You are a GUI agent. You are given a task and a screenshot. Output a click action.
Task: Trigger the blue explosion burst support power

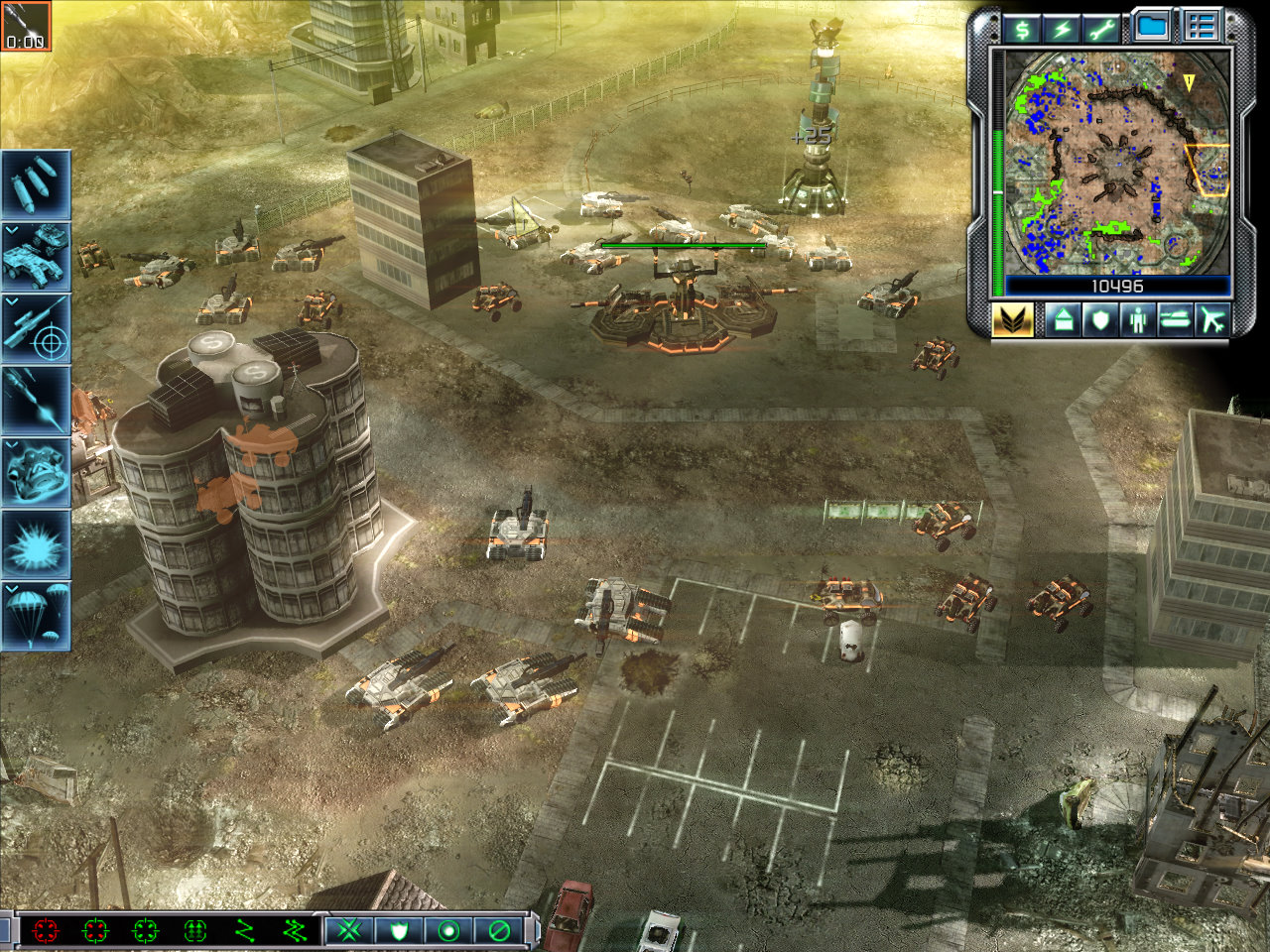tap(36, 544)
